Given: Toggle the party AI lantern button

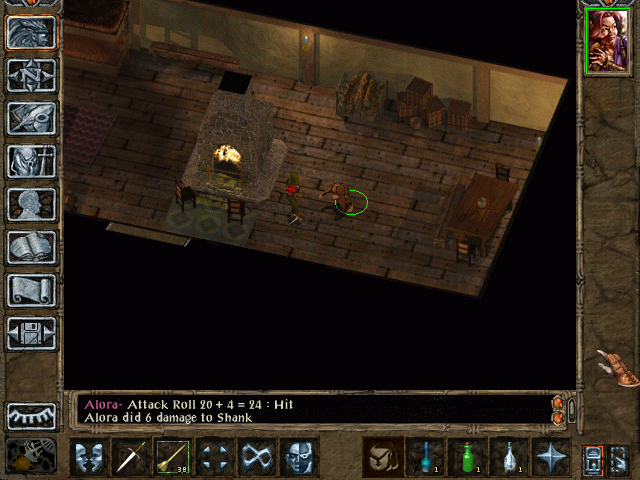Looking at the screenshot, I should tap(592, 457).
